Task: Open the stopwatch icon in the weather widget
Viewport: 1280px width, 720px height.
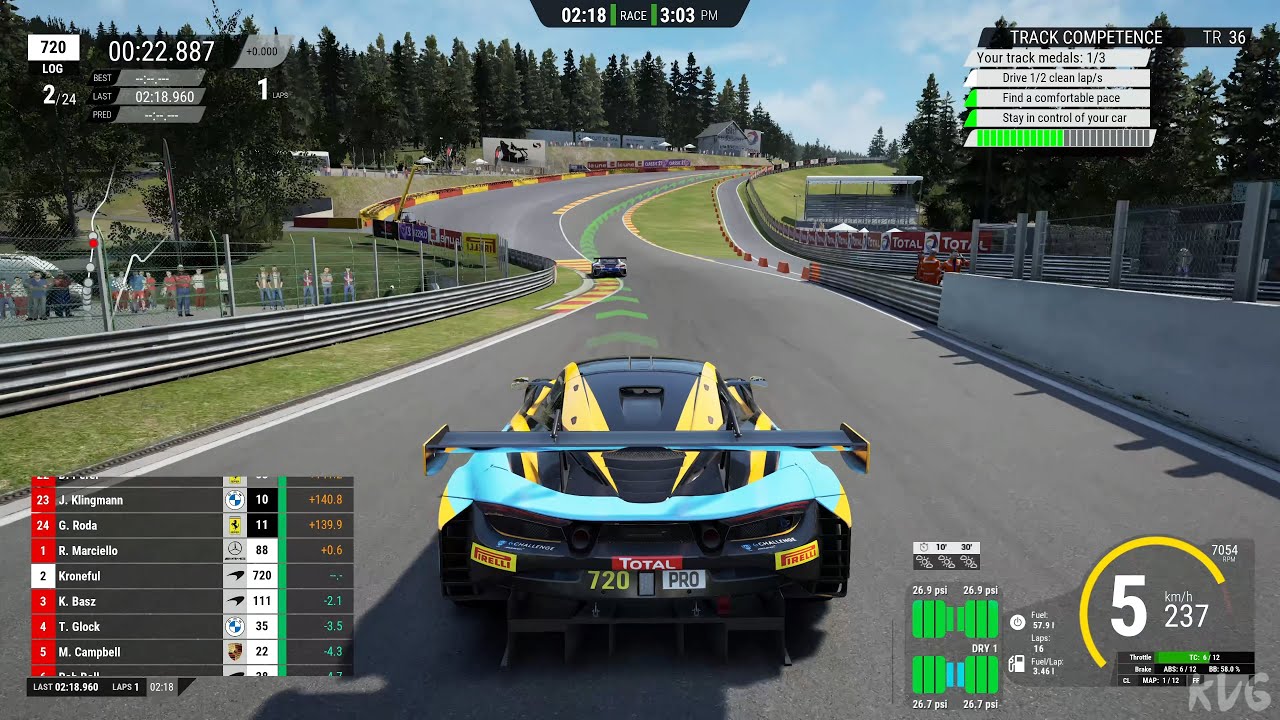Action: pyautogui.click(x=923, y=547)
